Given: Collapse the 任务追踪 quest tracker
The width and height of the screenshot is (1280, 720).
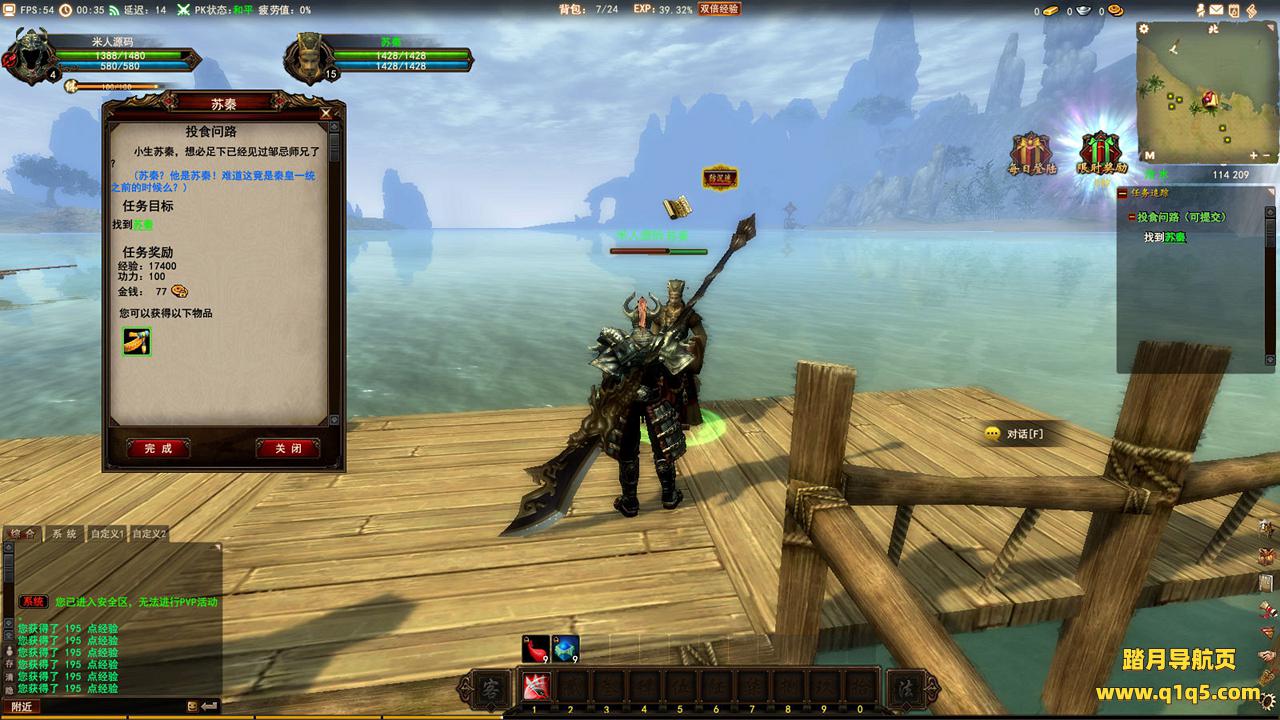Looking at the screenshot, I should point(1123,192).
